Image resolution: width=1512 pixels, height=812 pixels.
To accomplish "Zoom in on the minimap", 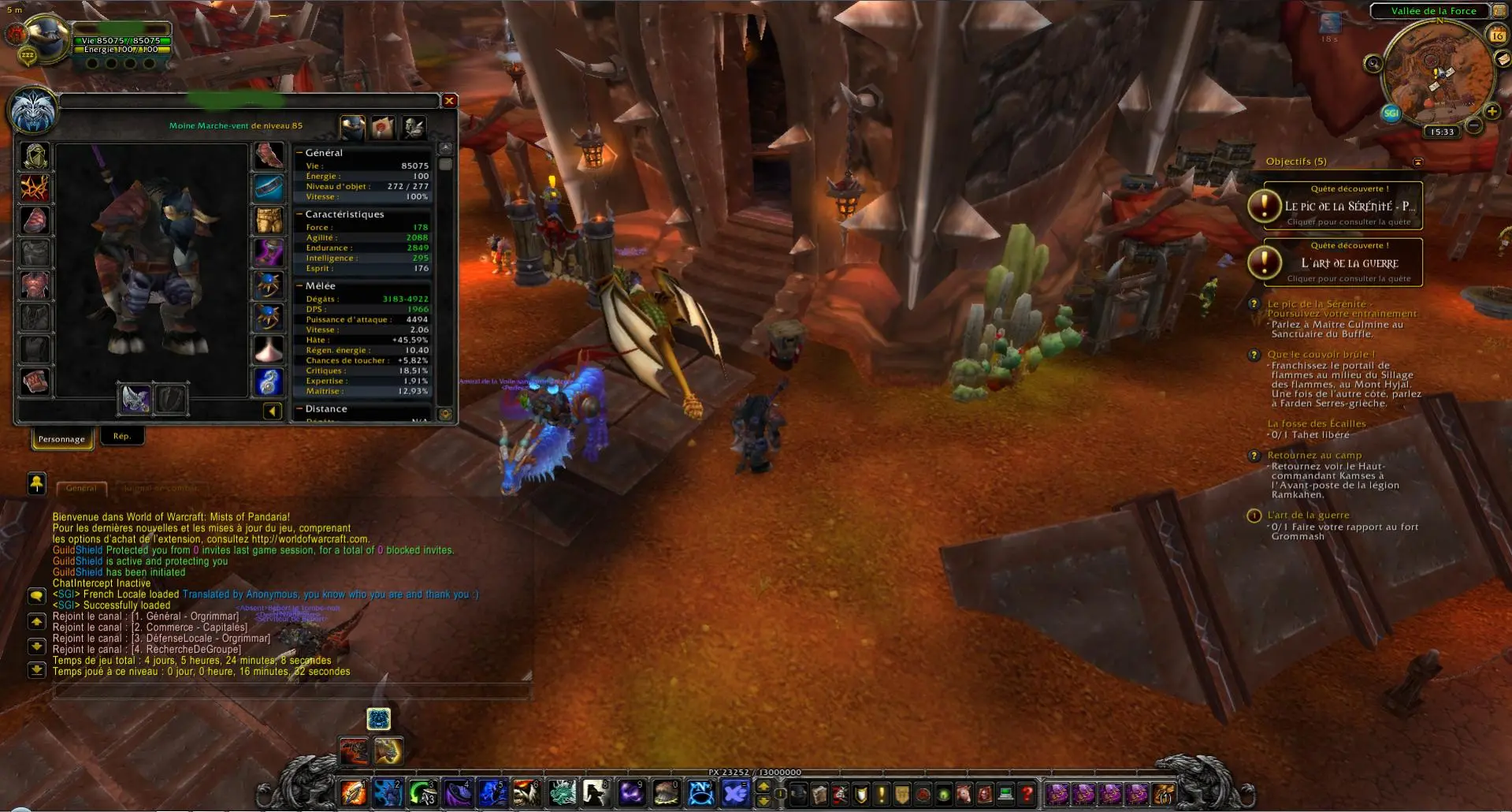I will coord(1492,111).
